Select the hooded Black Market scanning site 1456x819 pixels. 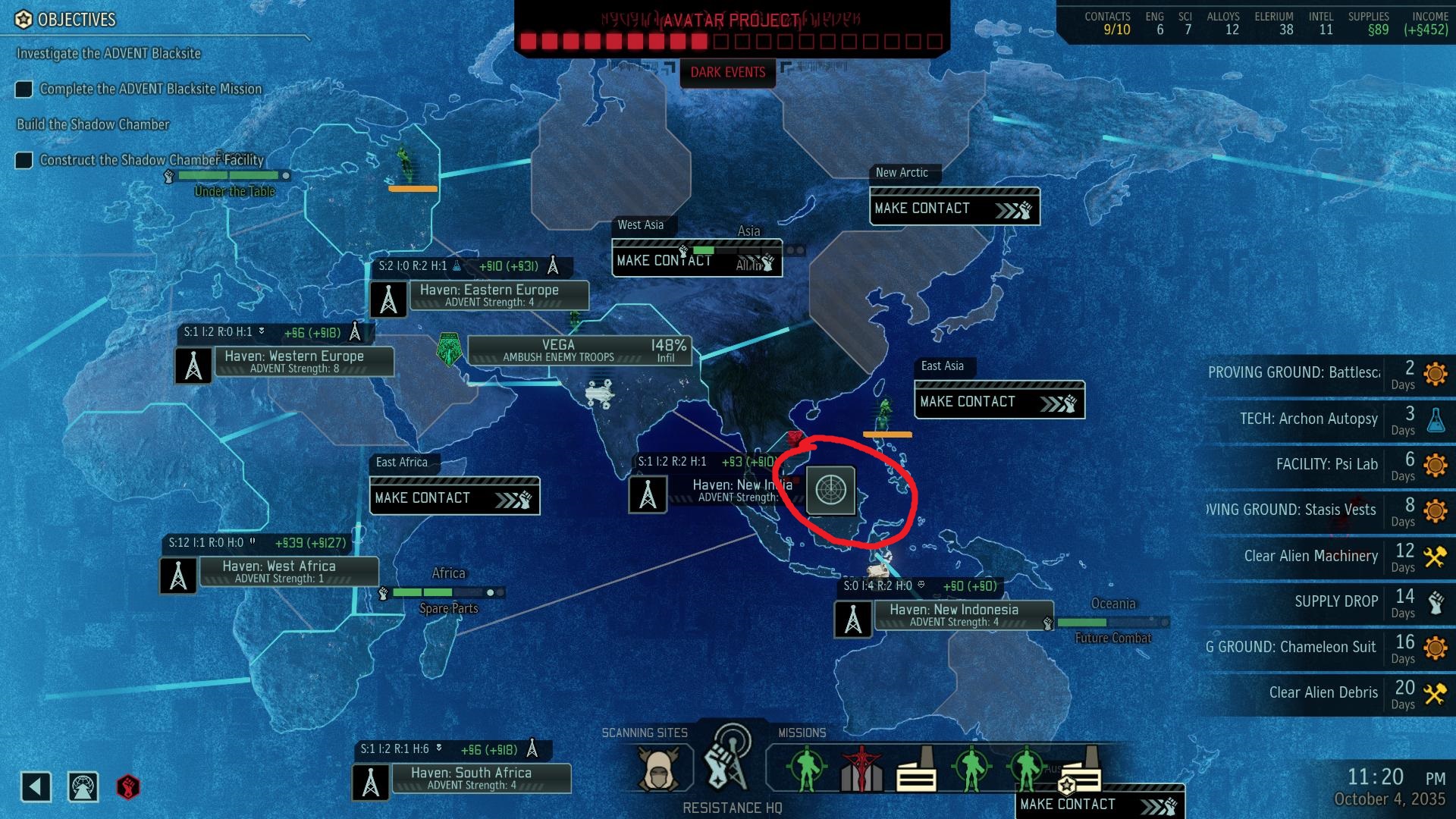(x=658, y=768)
